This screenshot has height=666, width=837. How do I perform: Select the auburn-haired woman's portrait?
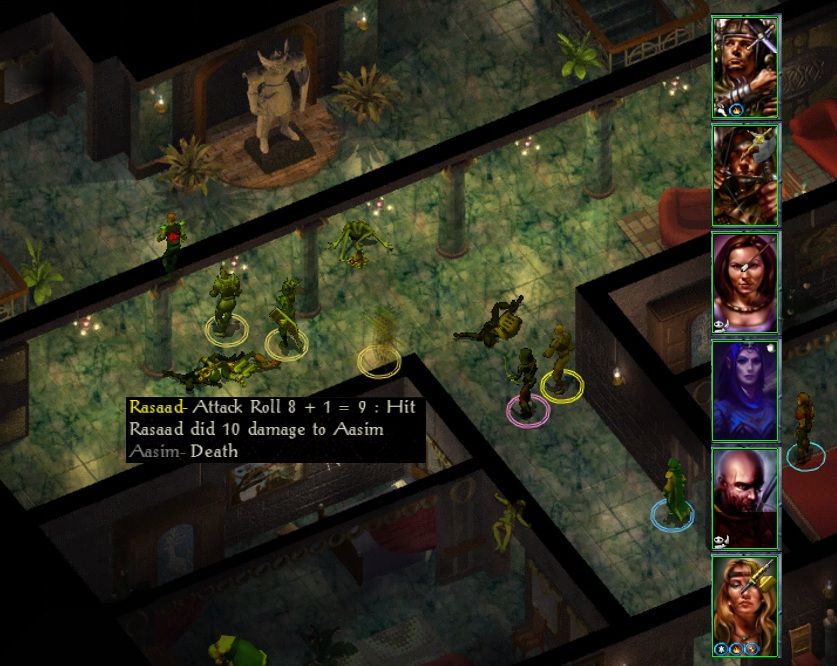click(x=745, y=283)
